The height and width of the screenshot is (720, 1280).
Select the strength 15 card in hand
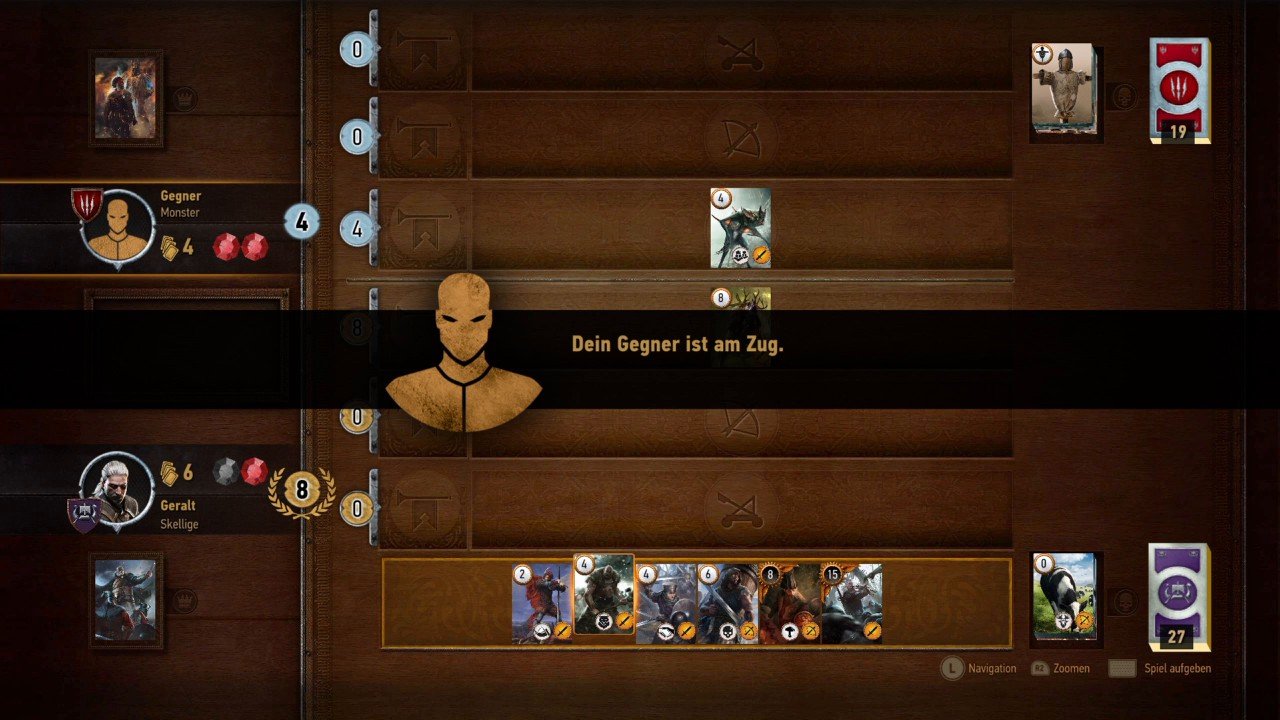point(852,602)
